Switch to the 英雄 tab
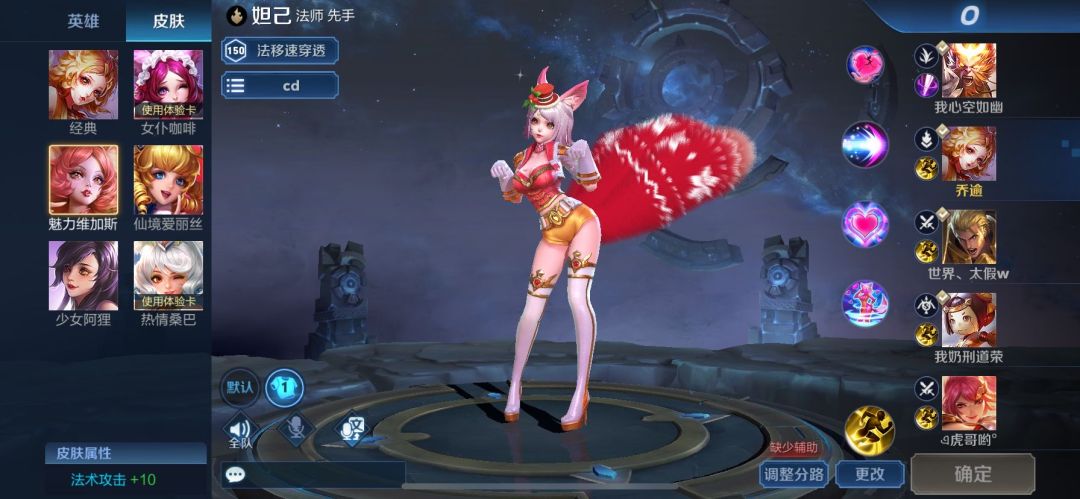 tap(83, 21)
